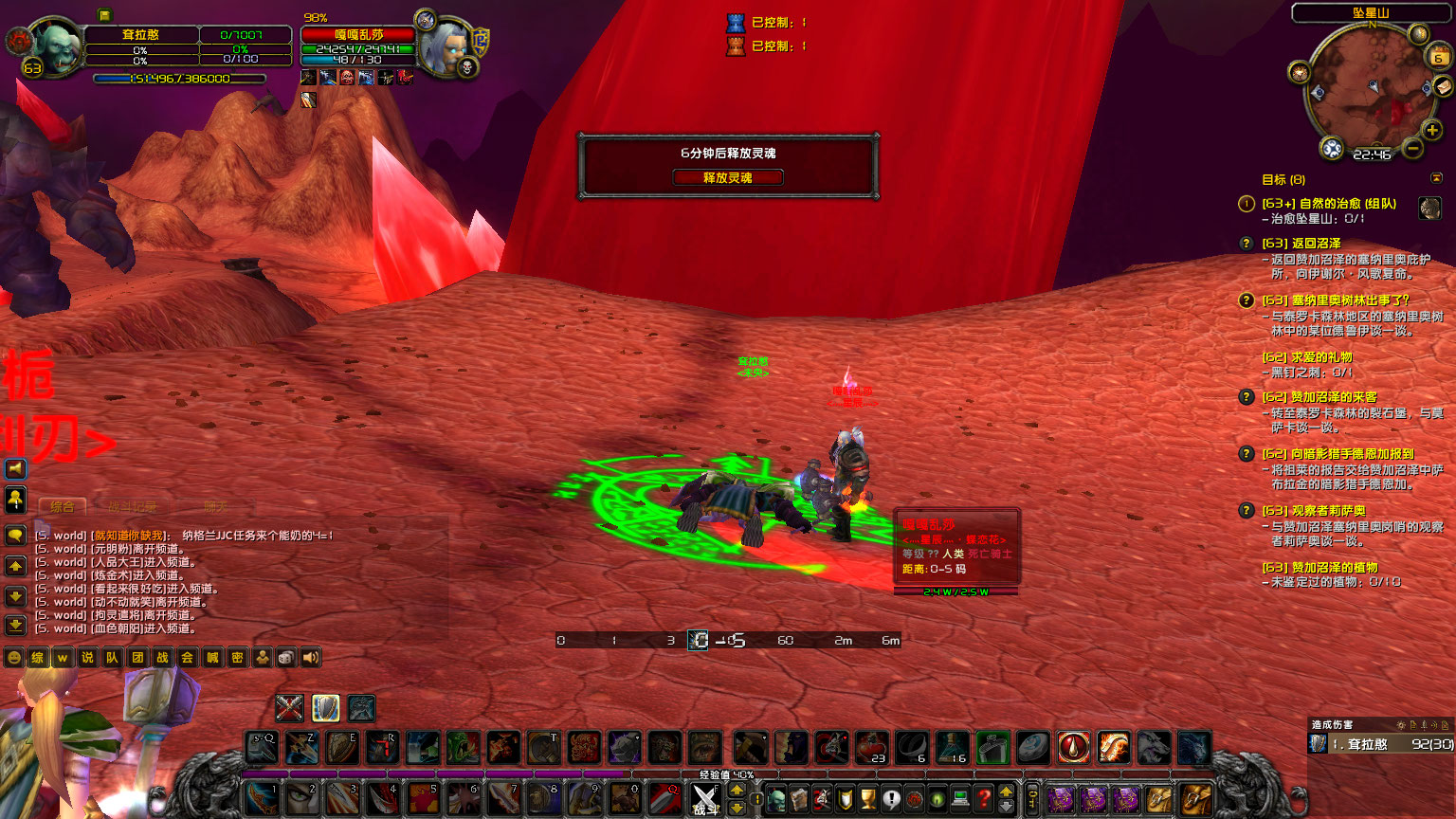Click the 密 whisper channel button
The height and width of the screenshot is (819, 1456).
238,657
